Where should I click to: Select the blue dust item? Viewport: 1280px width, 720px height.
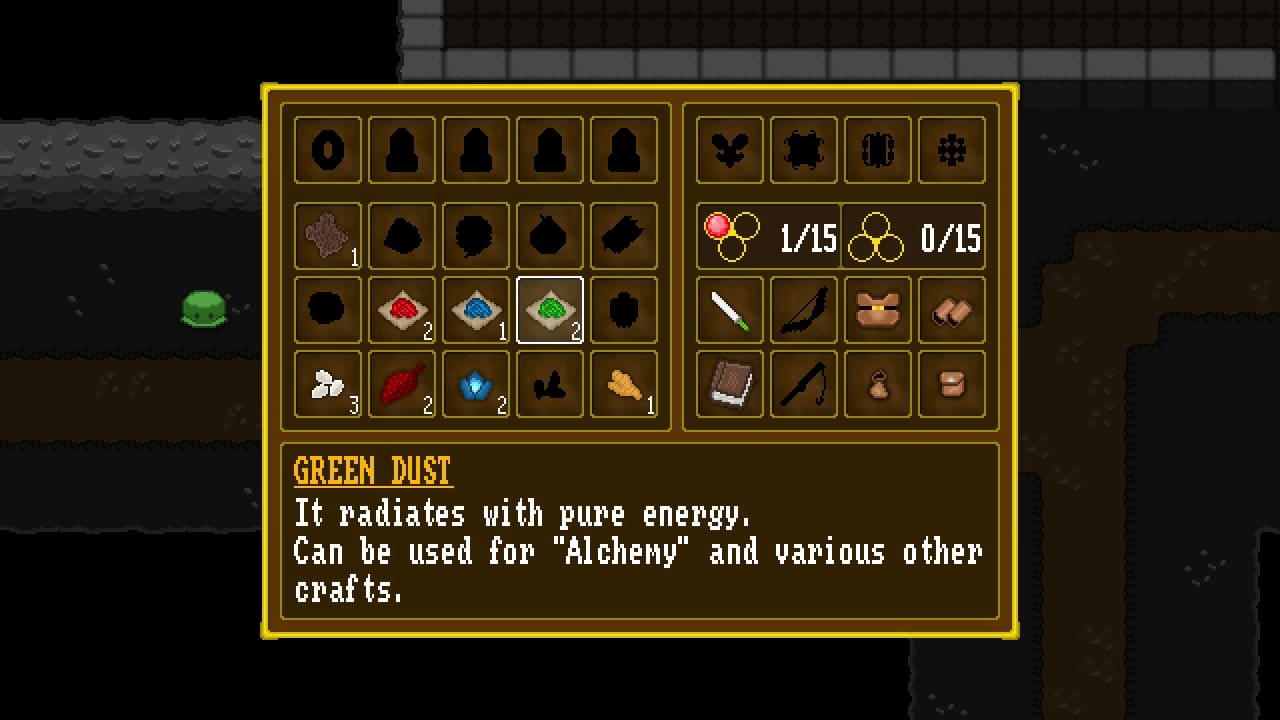pos(476,309)
